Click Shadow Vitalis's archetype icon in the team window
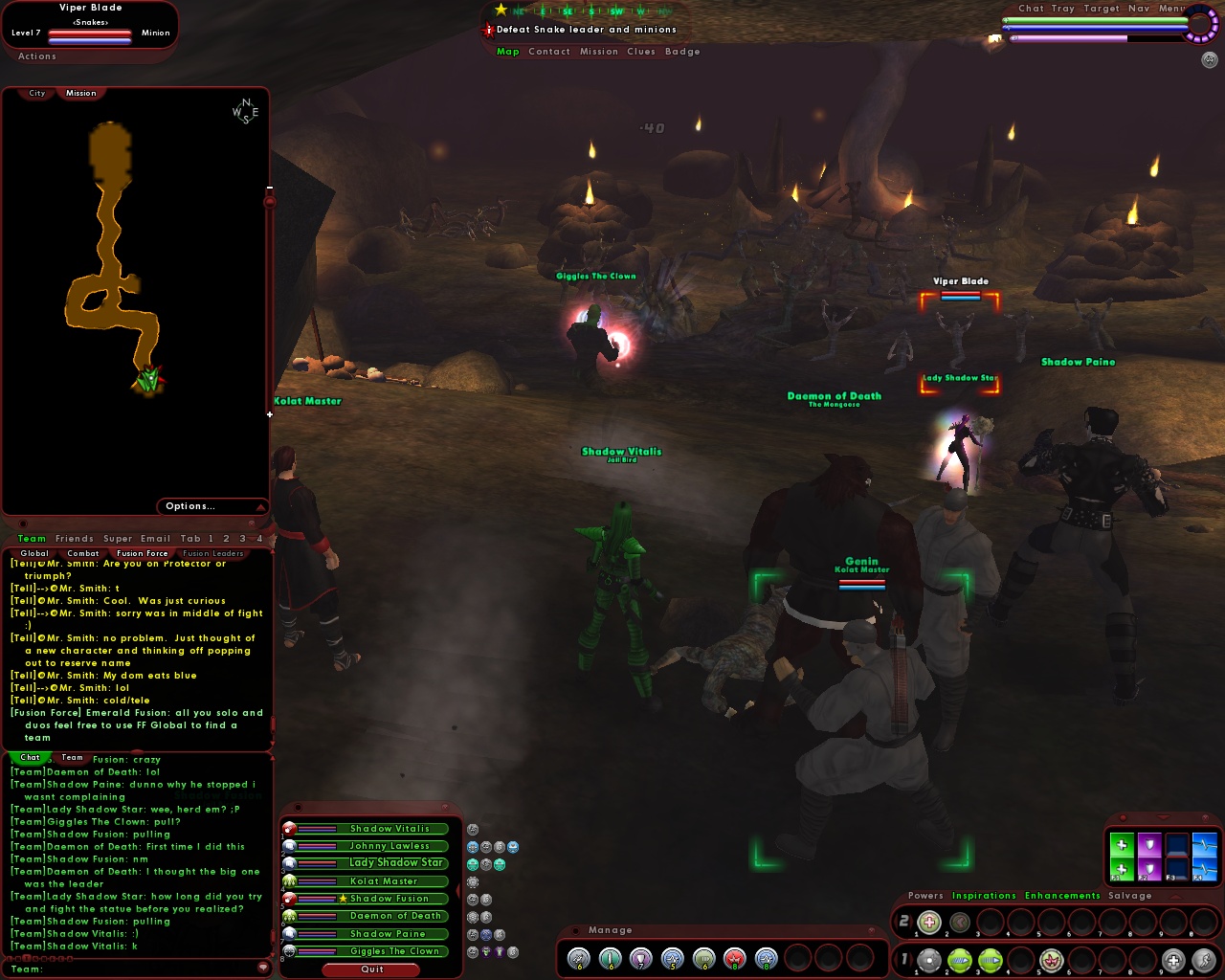This screenshot has height=980, width=1225. coord(289,829)
